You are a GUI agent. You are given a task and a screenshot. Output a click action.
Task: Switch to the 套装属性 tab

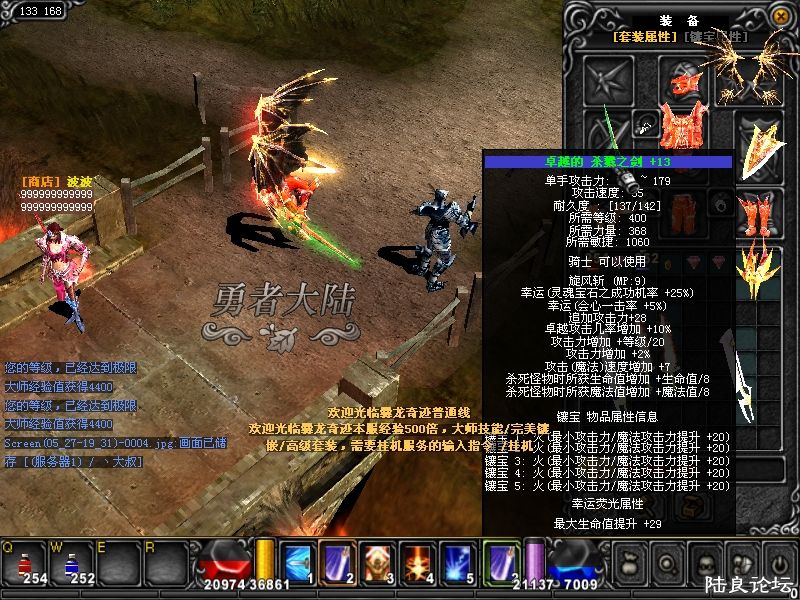645,37
